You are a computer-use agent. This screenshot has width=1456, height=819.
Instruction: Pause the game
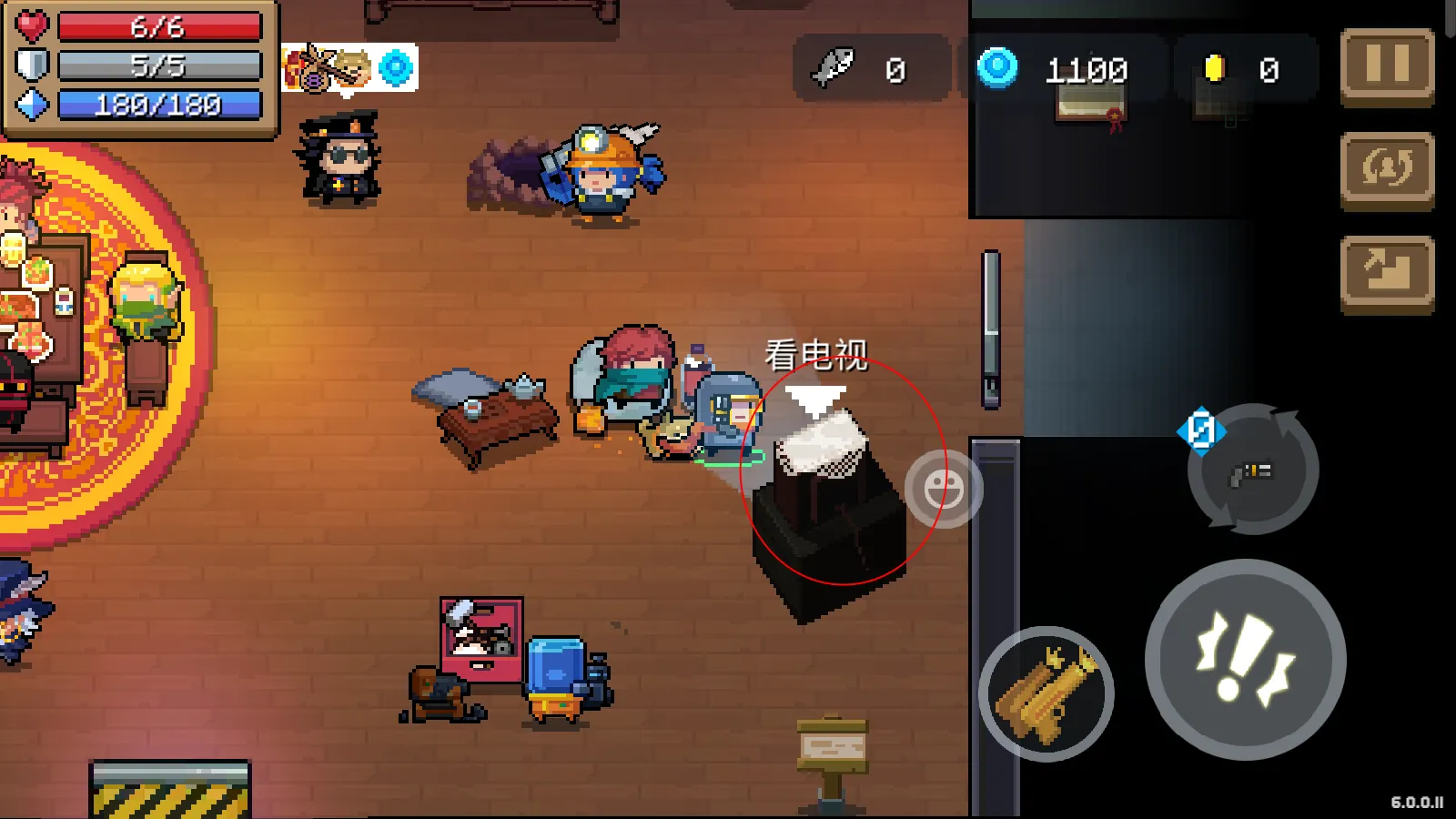1387,66
